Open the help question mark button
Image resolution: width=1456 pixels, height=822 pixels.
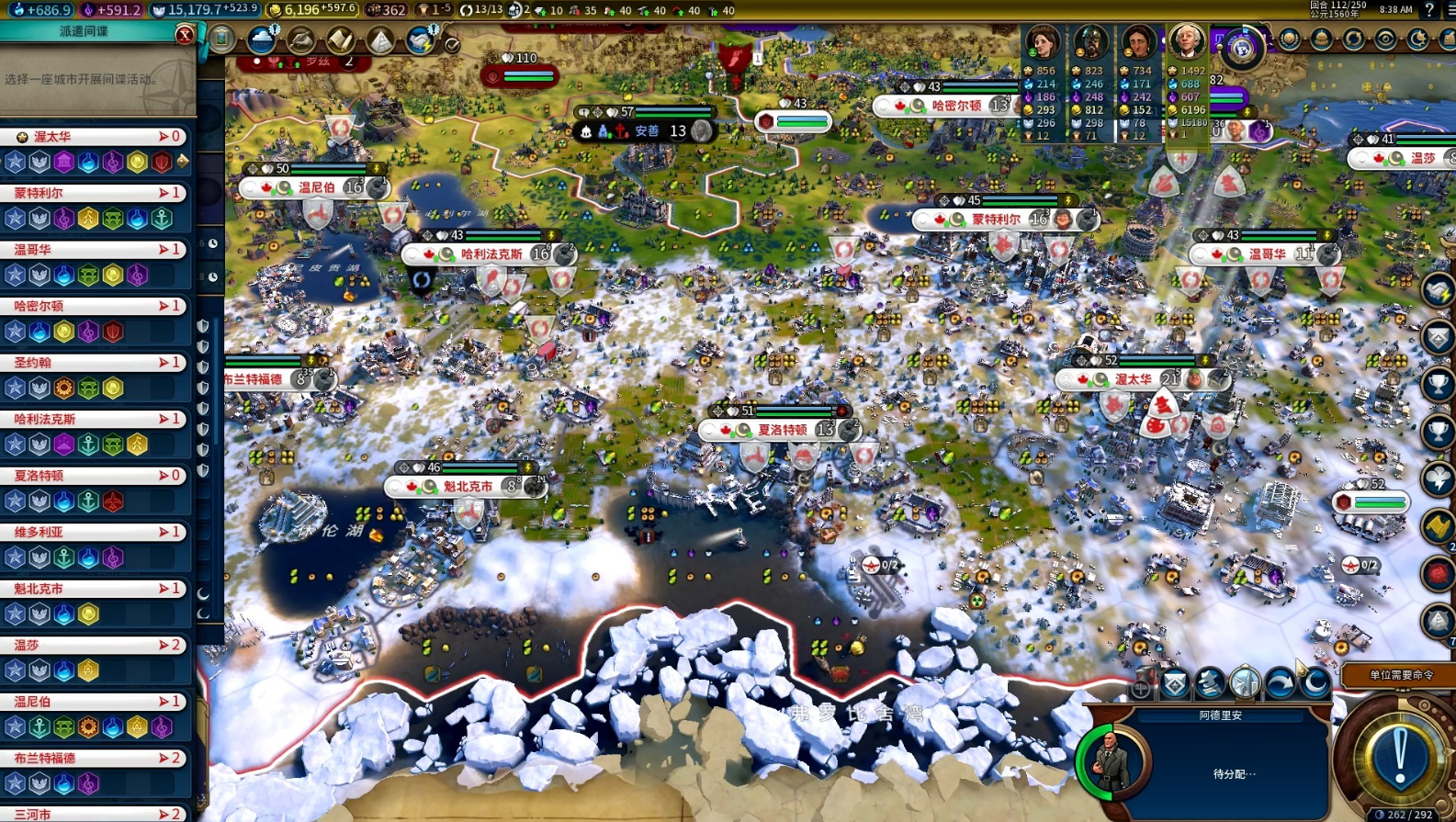click(1429, 10)
